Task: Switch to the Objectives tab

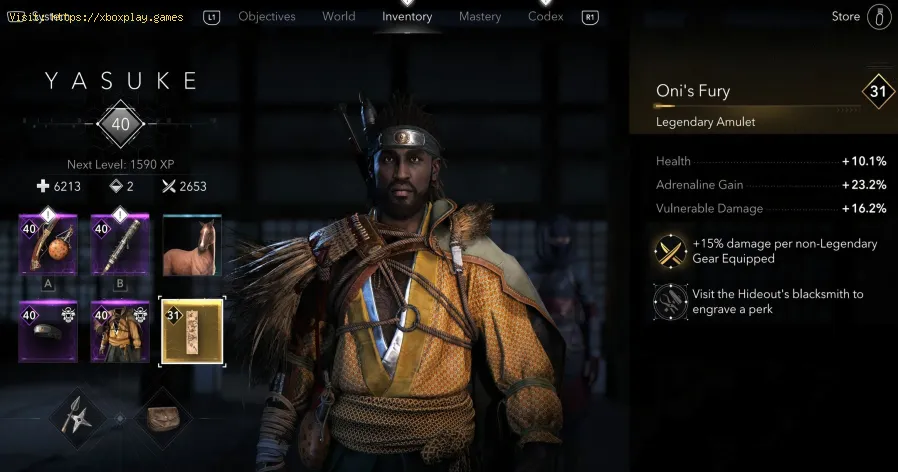Action: 266,17
